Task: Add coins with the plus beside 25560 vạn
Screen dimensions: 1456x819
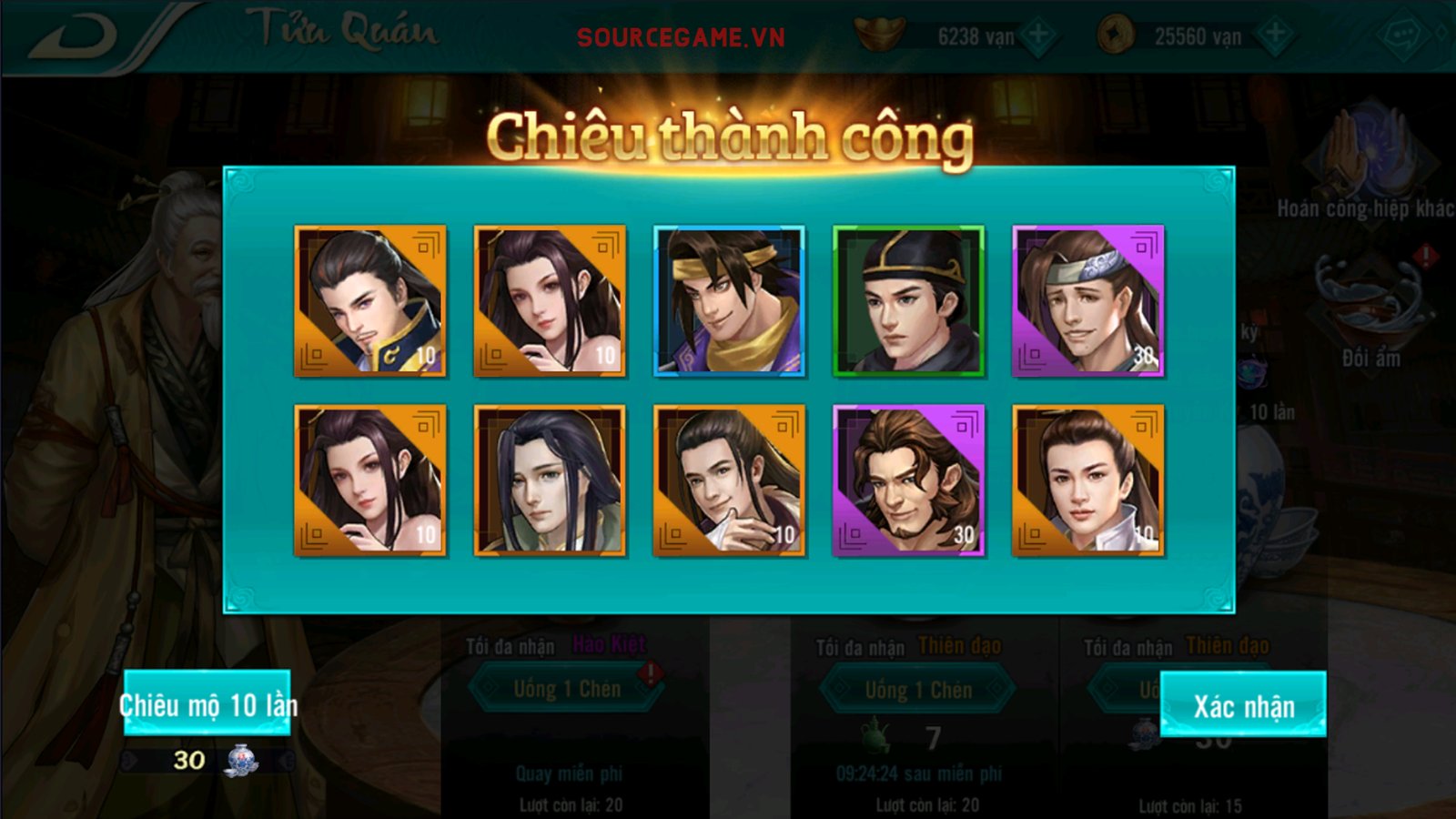Action: point(1275,36)
